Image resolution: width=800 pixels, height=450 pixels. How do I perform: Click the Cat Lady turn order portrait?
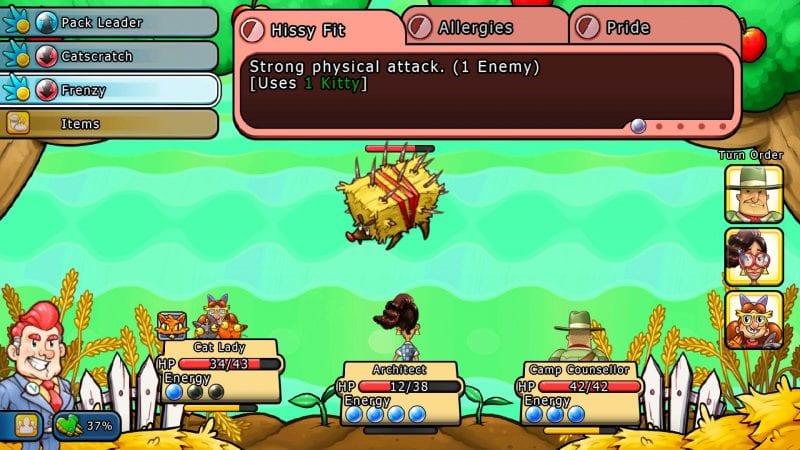click(754, 320)
